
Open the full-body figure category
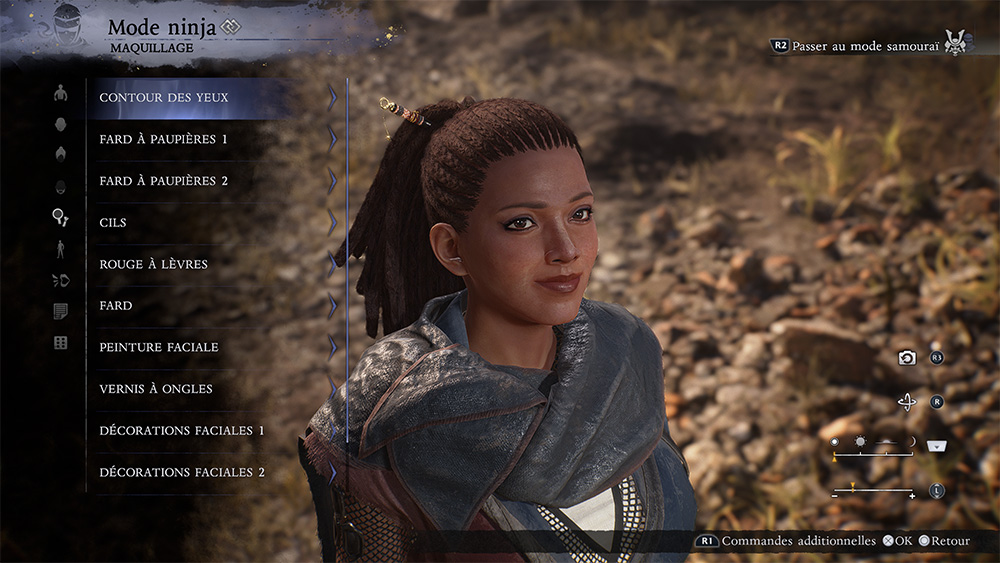(60, 248)
